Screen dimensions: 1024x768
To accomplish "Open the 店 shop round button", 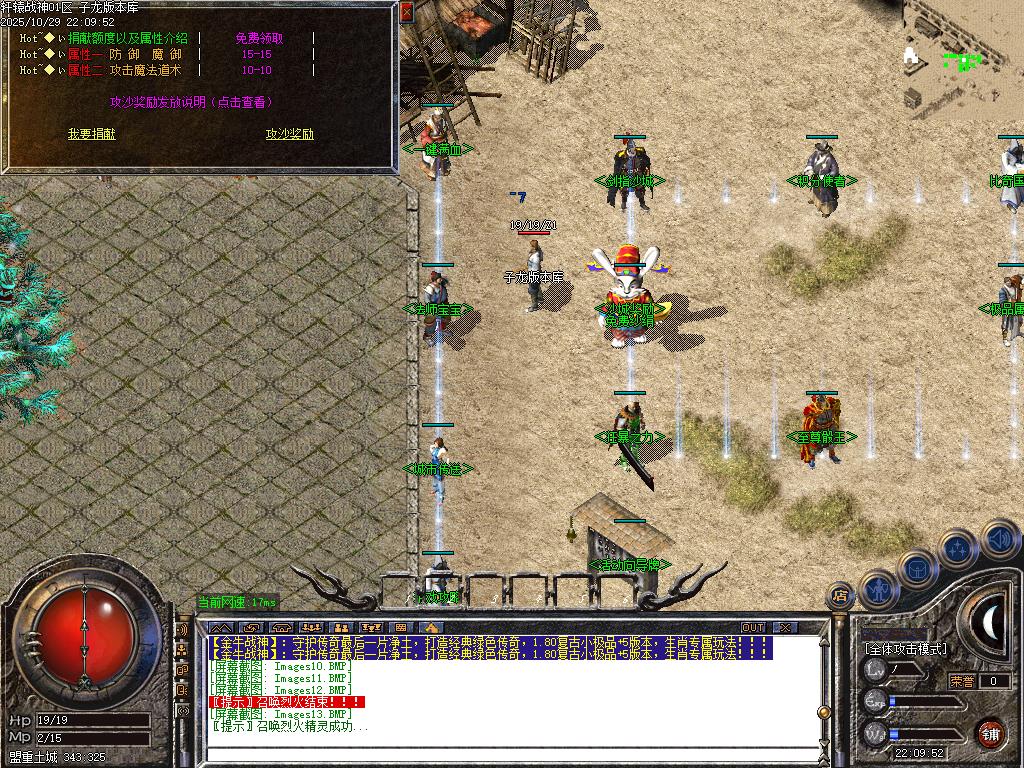I will coord(841,597).
